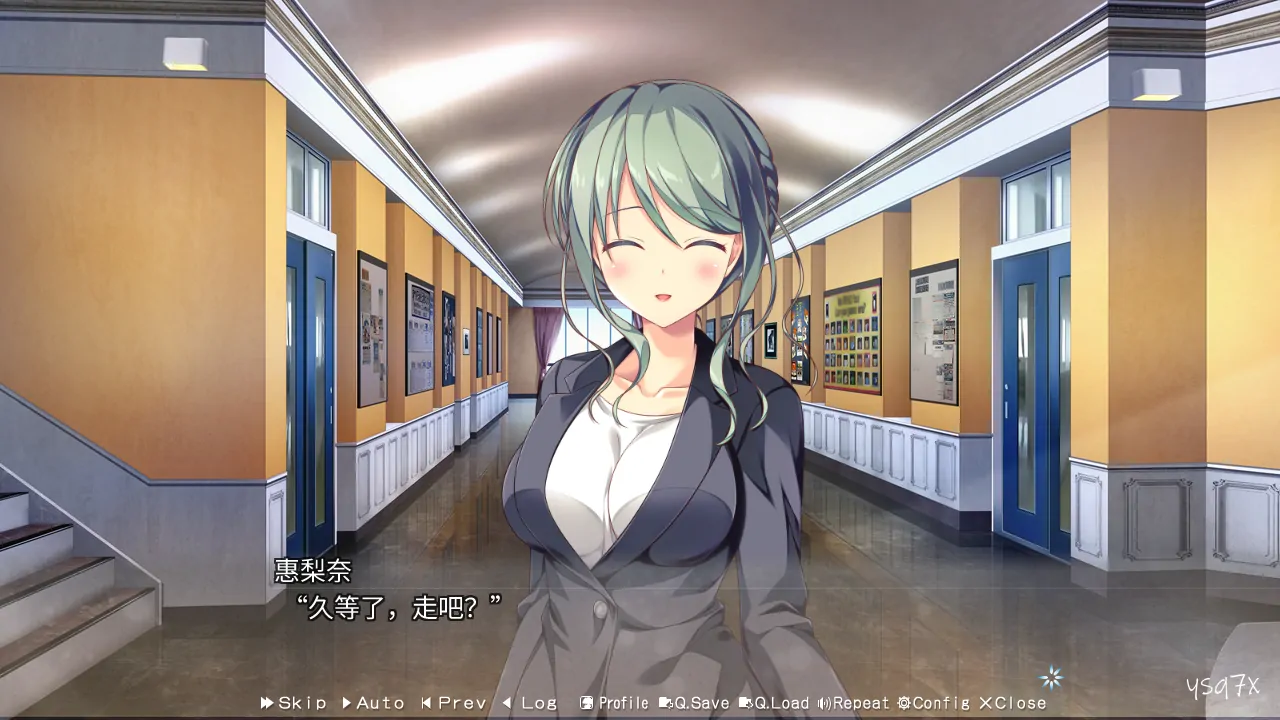The image size is (1280, 720).
Task: Quick load with Q.Load
Action: [x=774, y=703]
